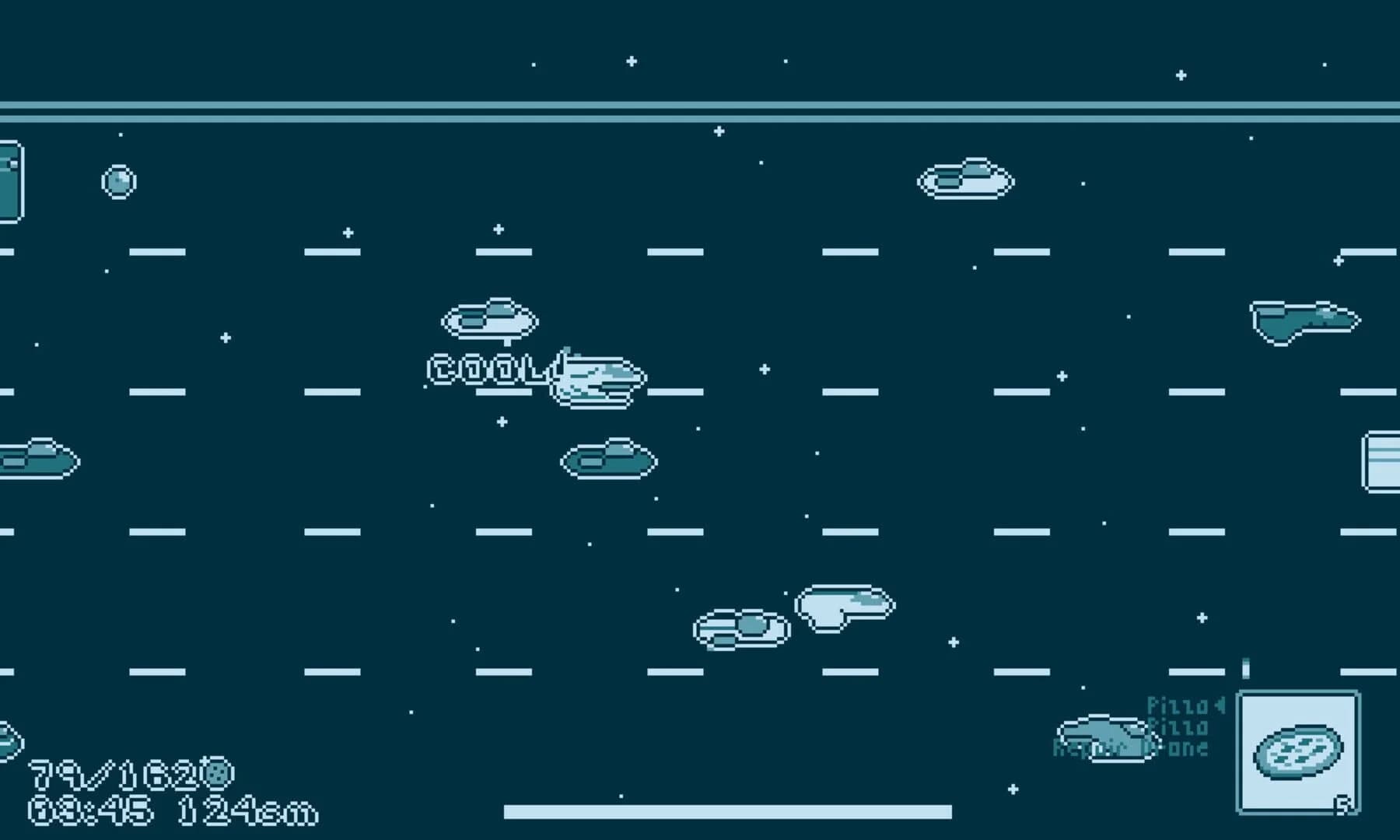Click the small bubble near the top-left corner
Viewport: 1400px width, 840px height.
[x=120, y=180]
